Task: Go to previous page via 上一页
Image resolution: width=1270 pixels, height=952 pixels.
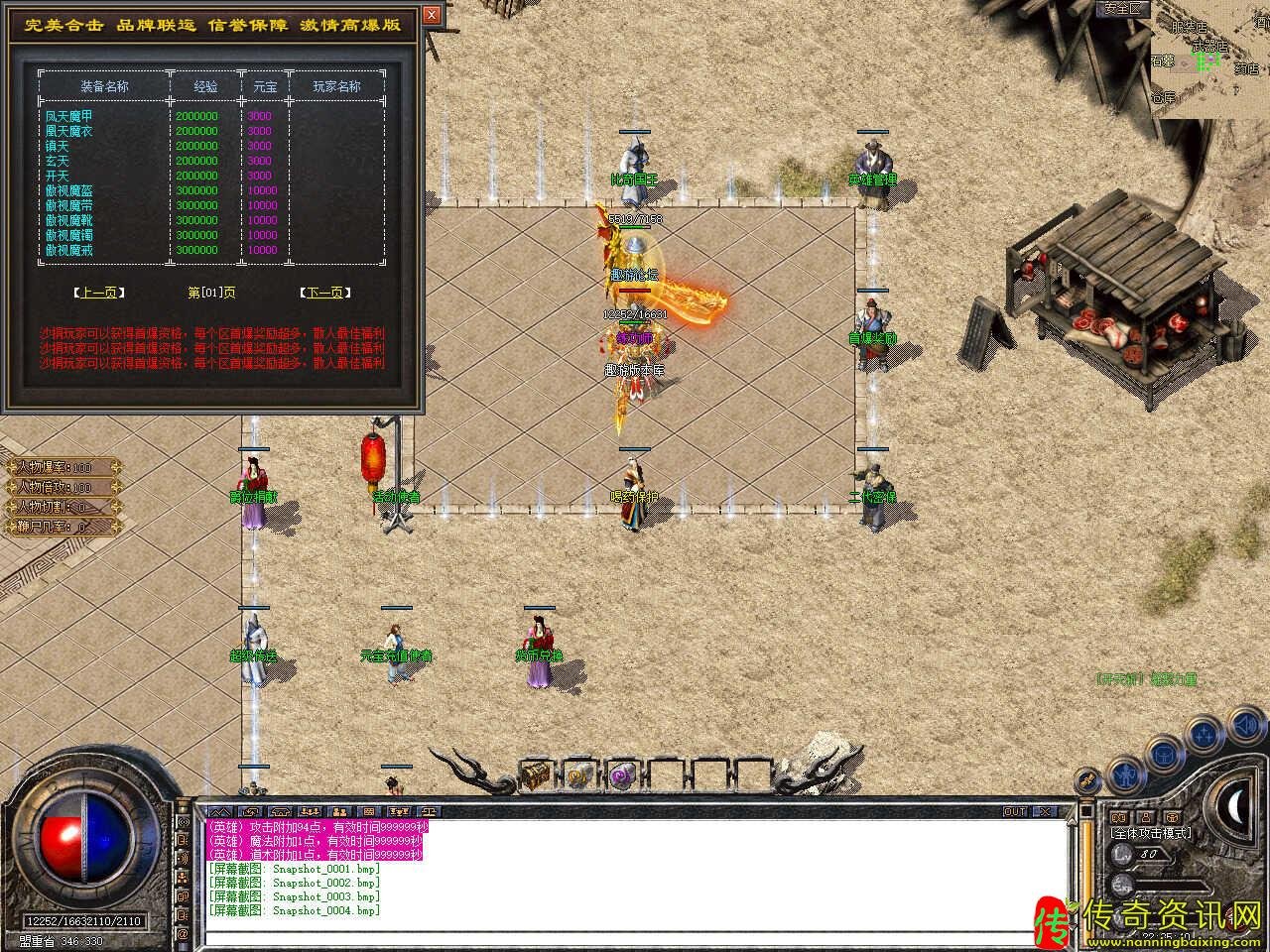Action: pyautogui.click(x=99, y=293)
